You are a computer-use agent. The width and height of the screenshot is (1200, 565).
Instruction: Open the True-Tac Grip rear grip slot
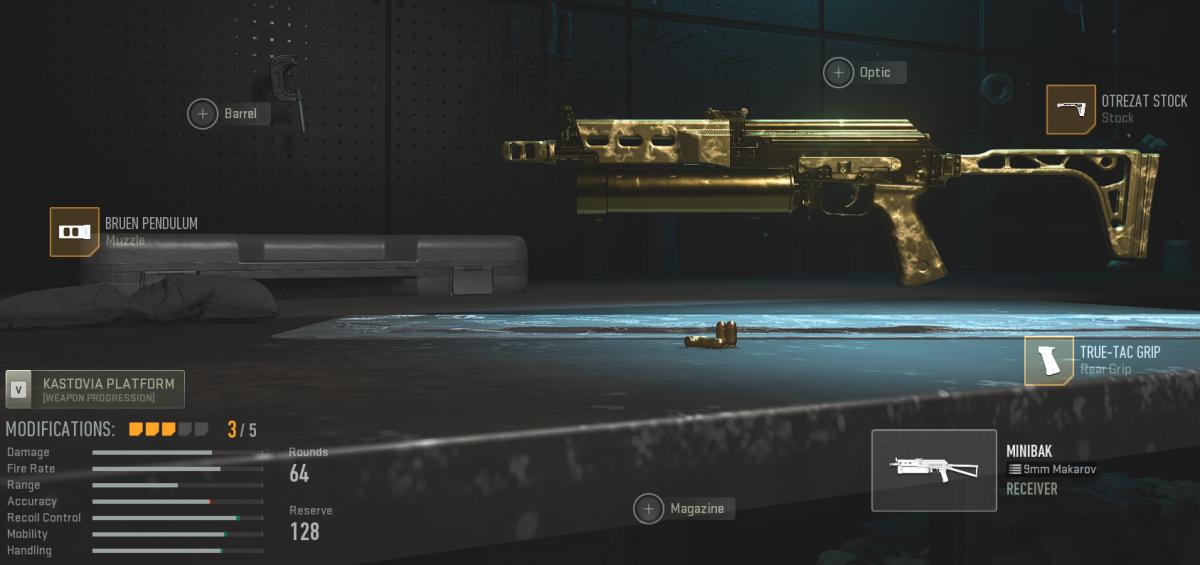[x=1049, y=360]
